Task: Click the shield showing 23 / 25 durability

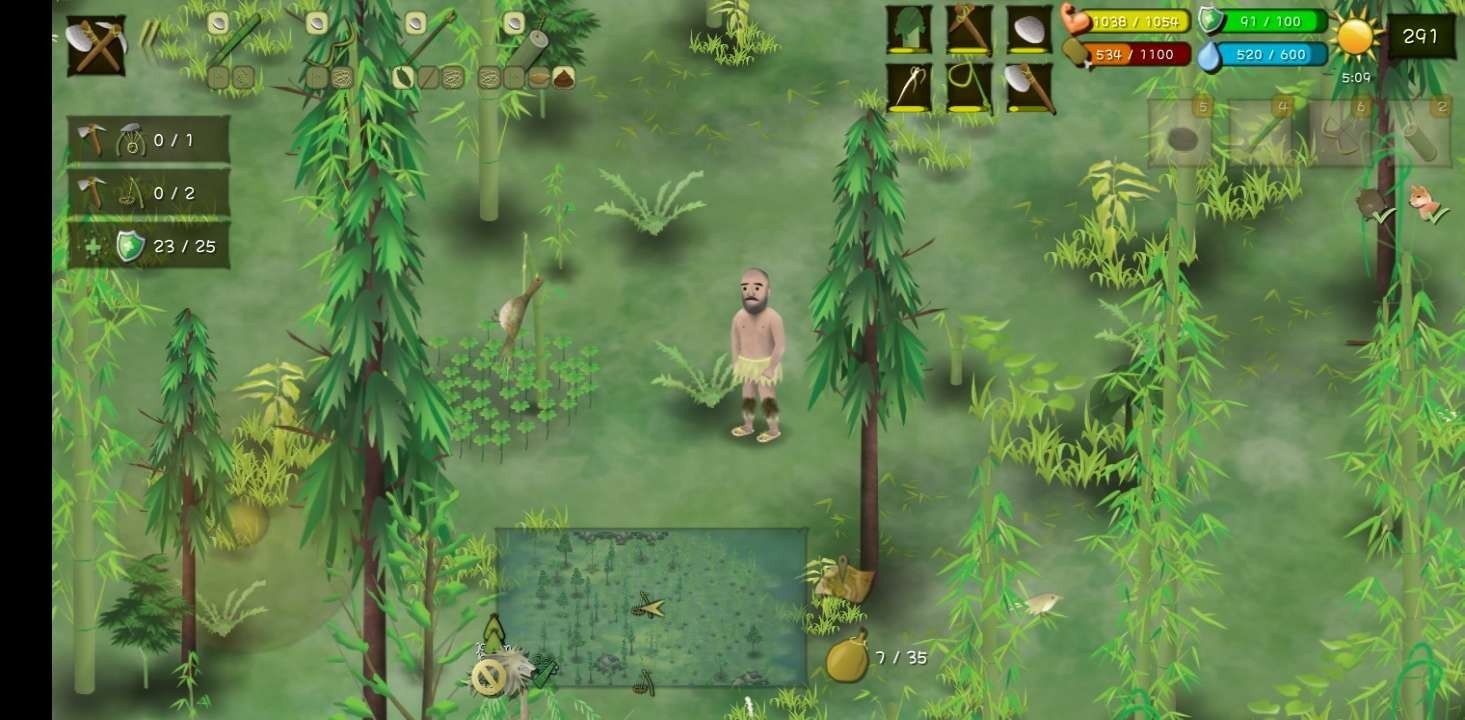Action: (x=150, y=244)
